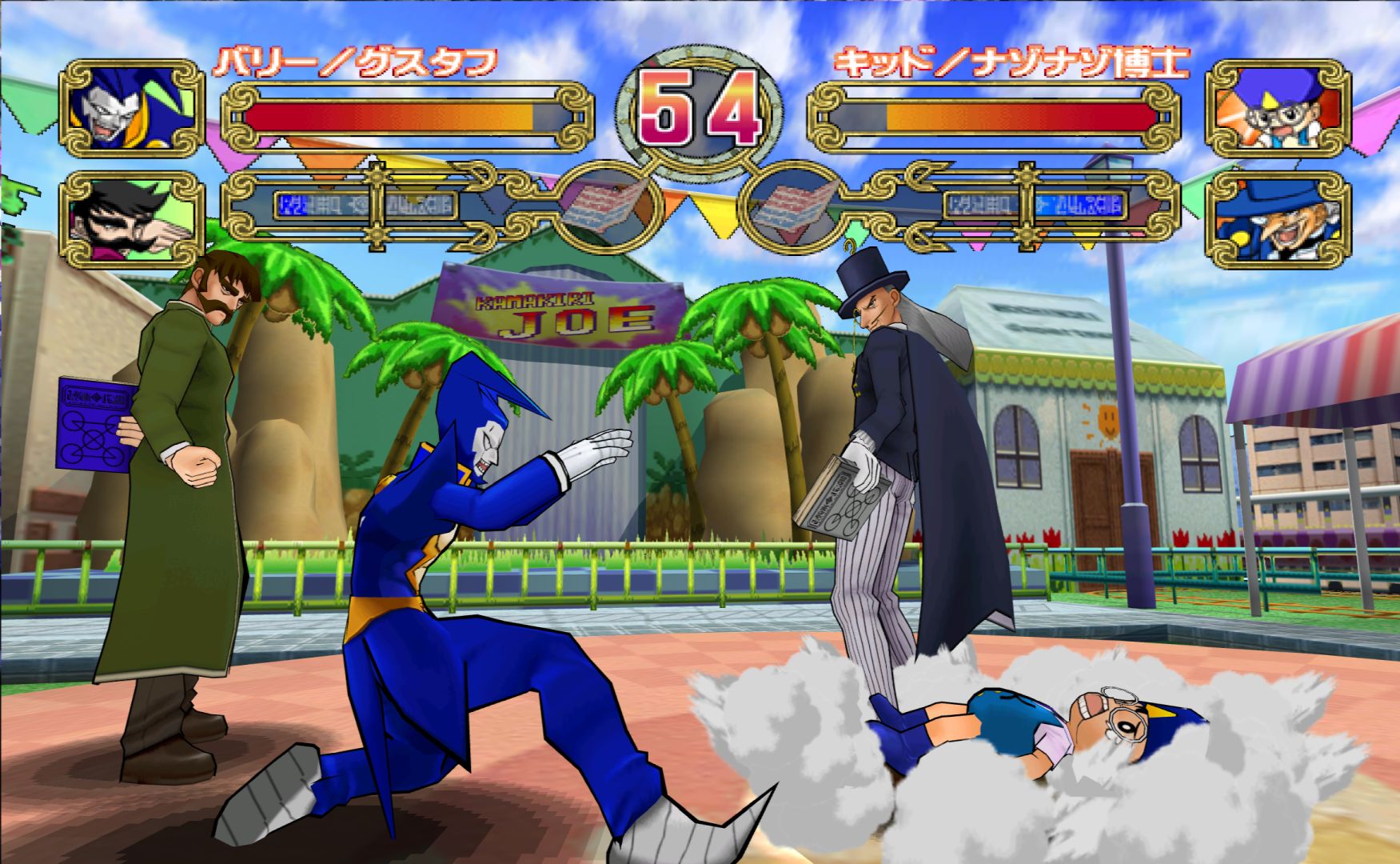
Task: Click Gustav's mustached partner portrait
Action: click(x=133, y=219)
